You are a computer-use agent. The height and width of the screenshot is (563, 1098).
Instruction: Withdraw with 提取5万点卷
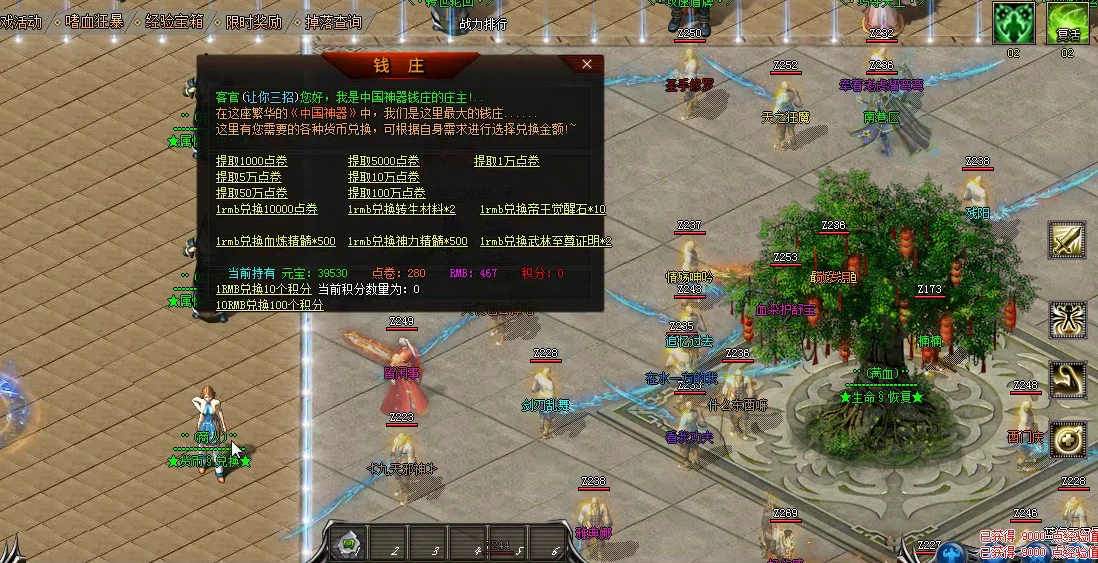click(x=249, y=177)
